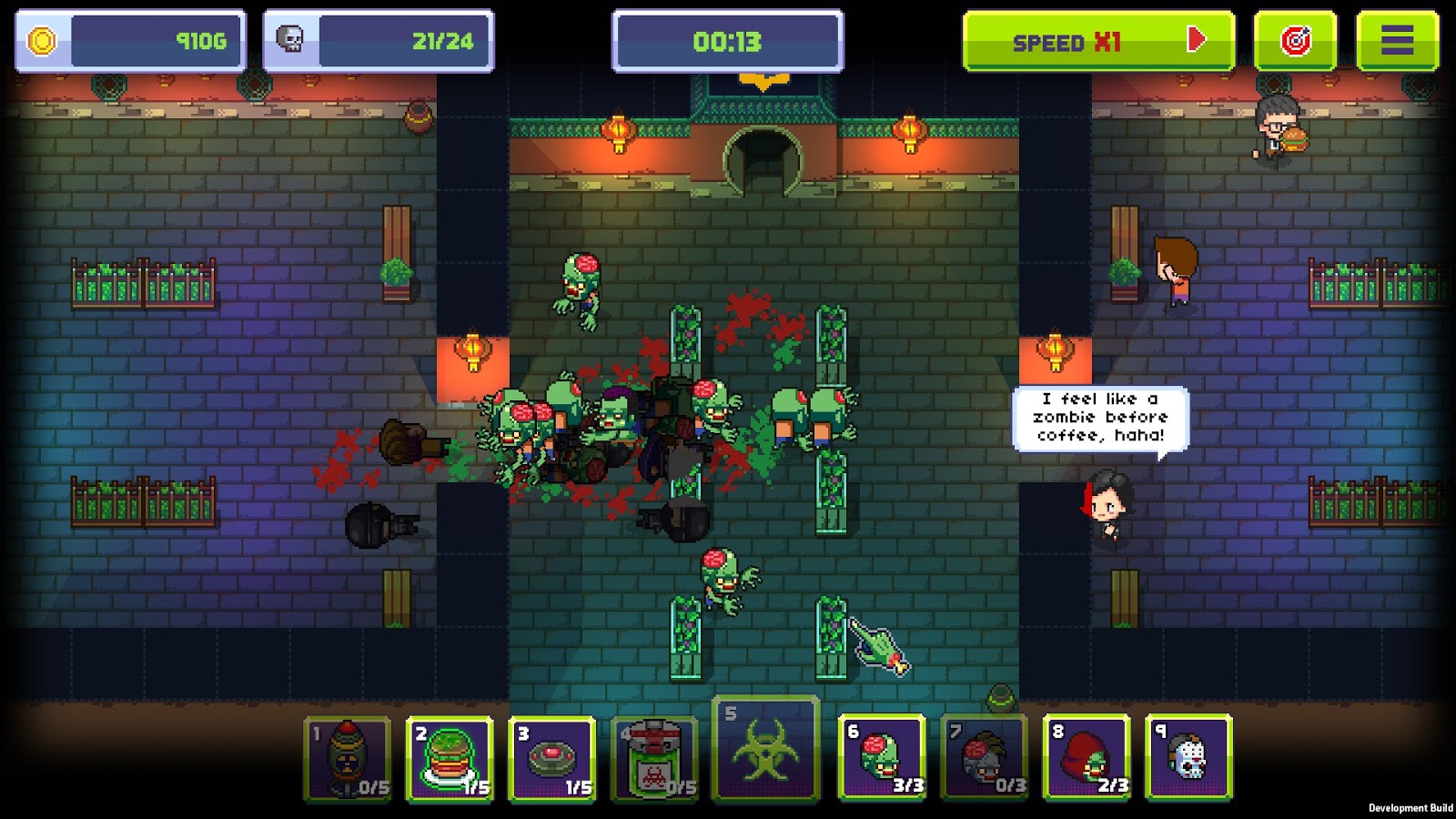Open the hamburger menu at top right

coord(1395,40)
